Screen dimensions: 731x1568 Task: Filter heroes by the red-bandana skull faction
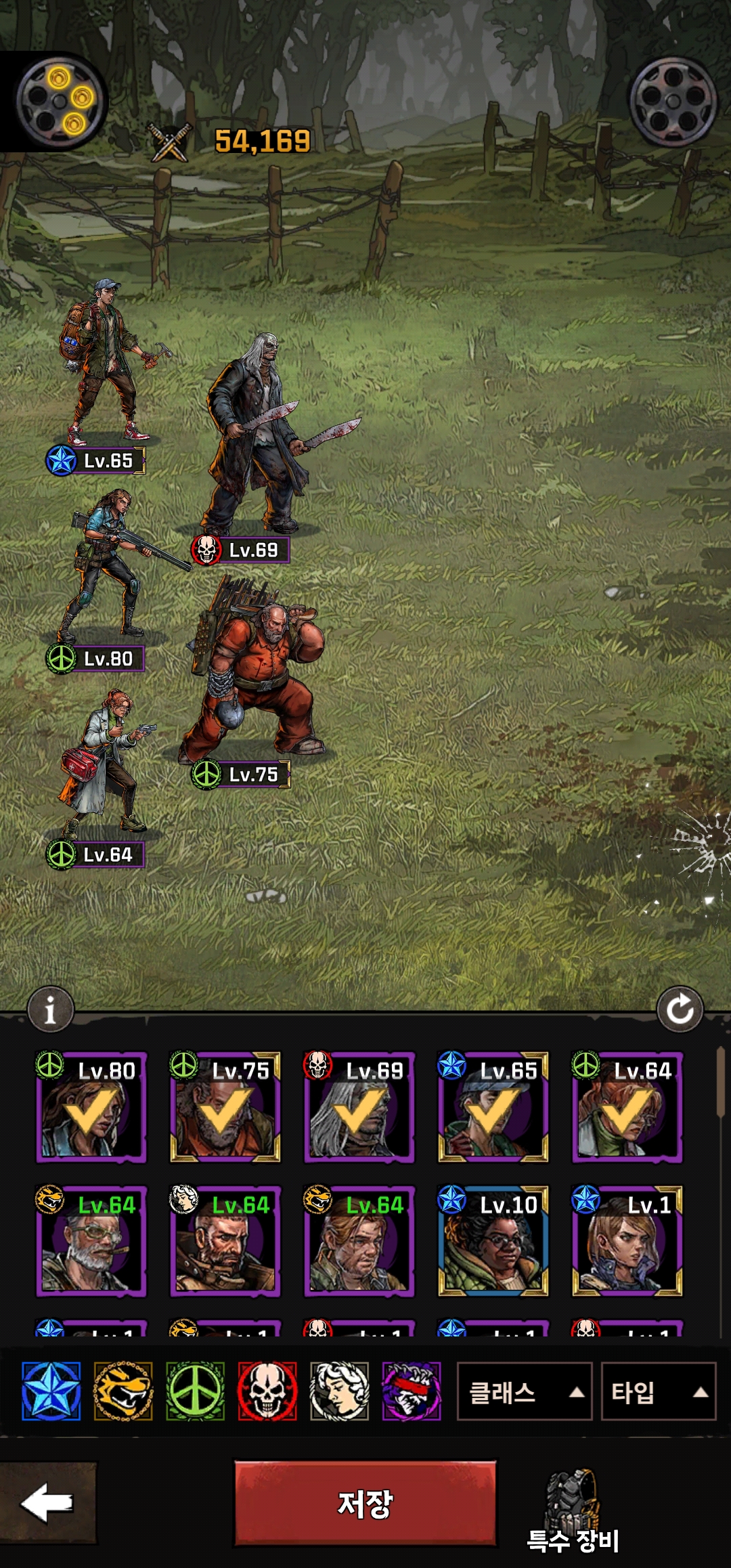(412, 1391)
